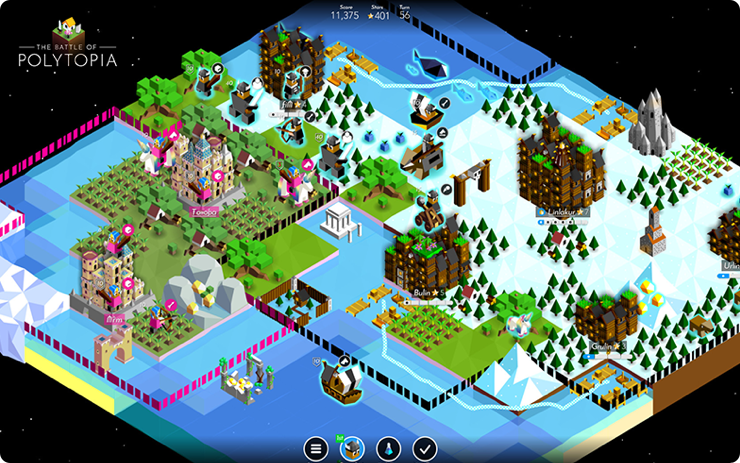Open the tech tree flask button
This screenshot has width=740, height=463.
coord(389,449)
